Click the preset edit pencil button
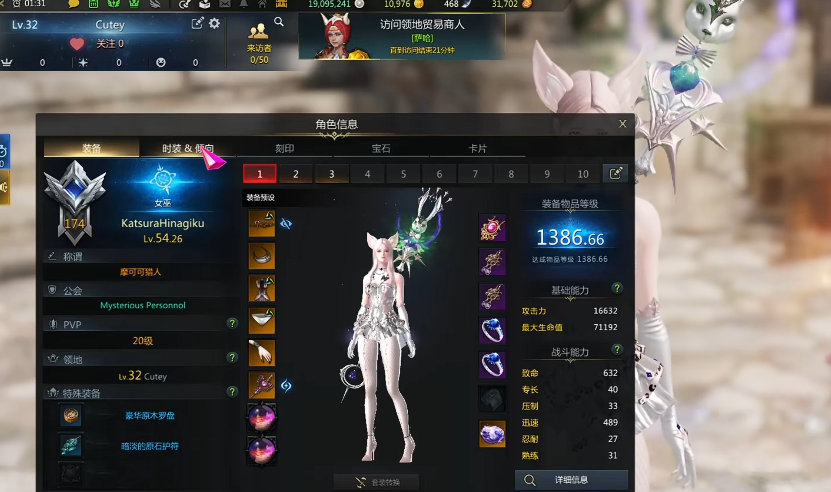This screenshot has width=831, height=492. 616,173
